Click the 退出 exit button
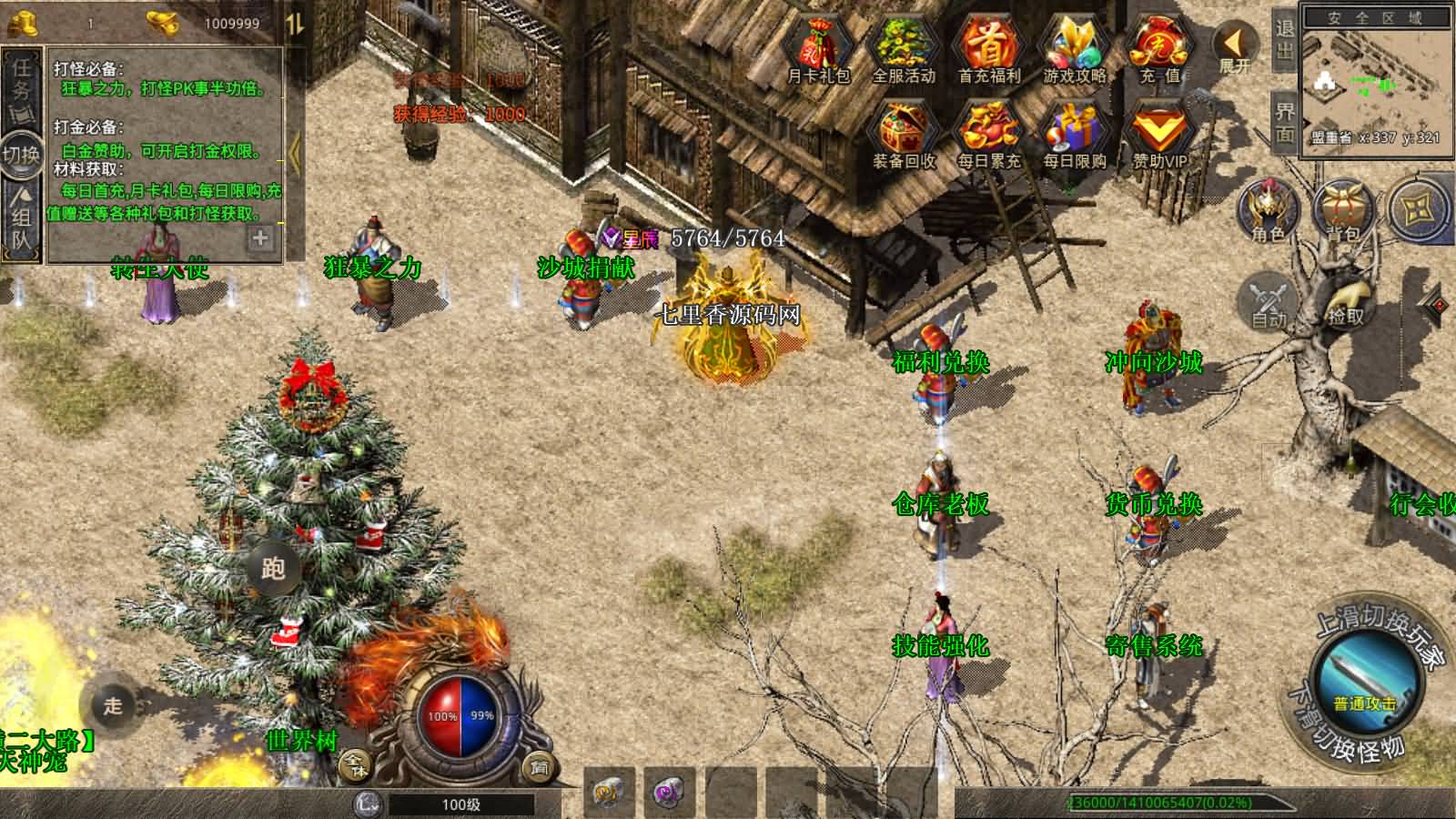 pyautogui.click(x=1284, y=38)
